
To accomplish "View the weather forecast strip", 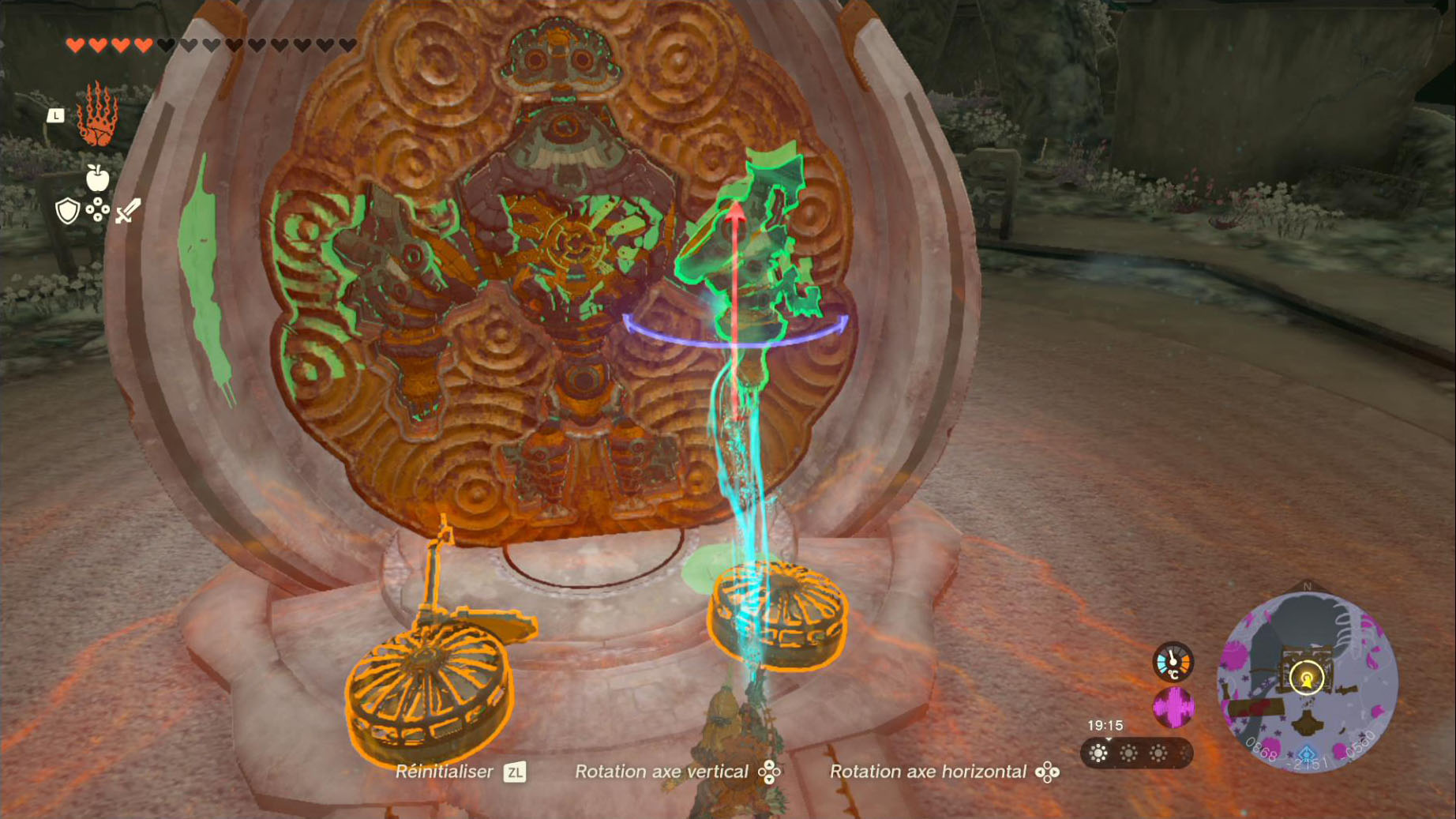I will coord(1135,753).
